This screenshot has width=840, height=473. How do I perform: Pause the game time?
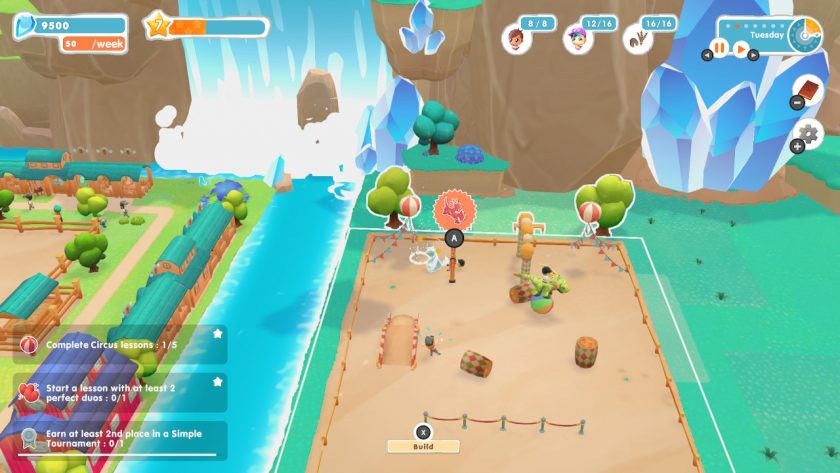[719, 48]
